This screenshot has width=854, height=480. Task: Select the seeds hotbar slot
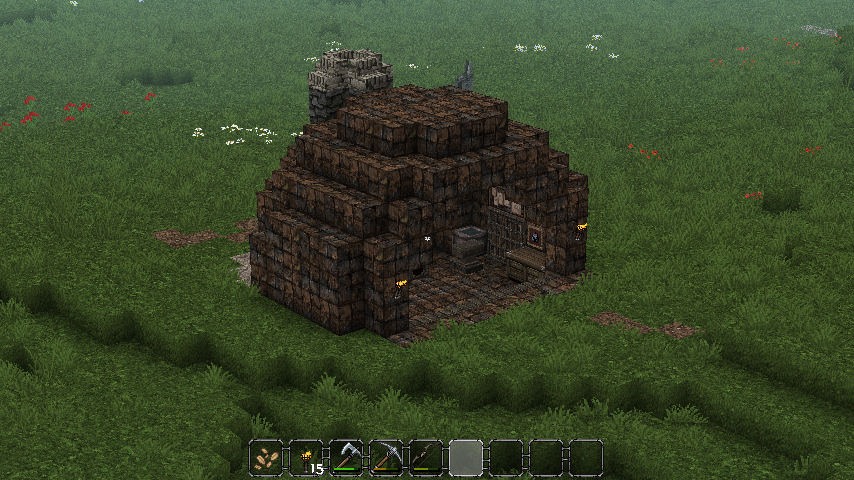pos(266,458)
